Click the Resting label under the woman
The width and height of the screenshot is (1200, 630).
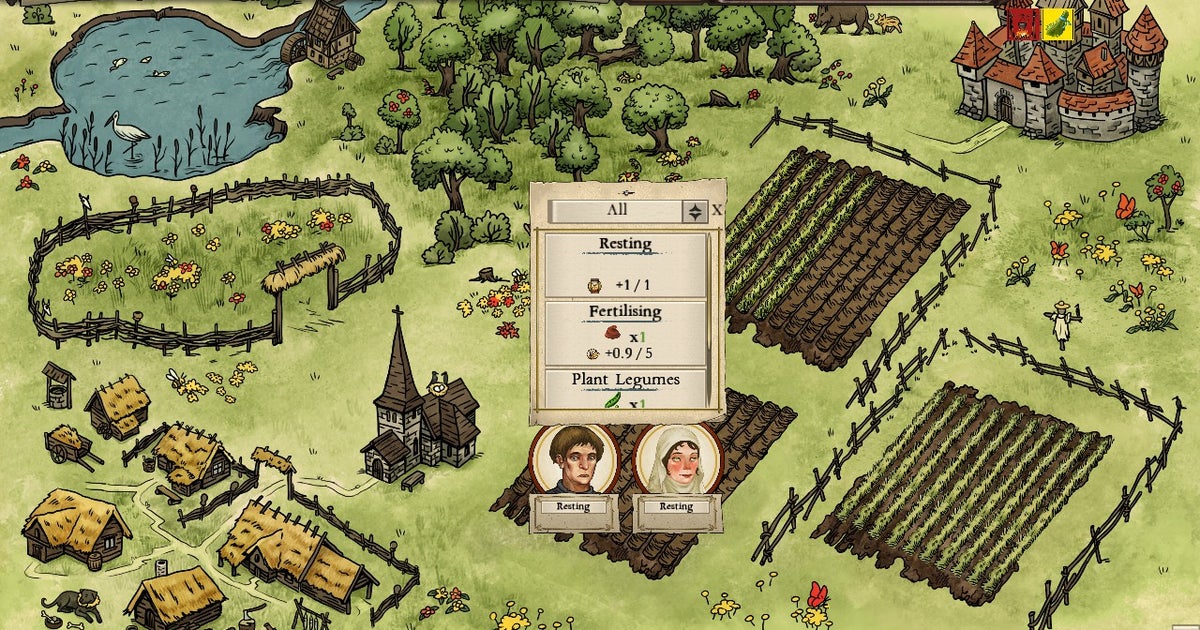coord(675,506)
